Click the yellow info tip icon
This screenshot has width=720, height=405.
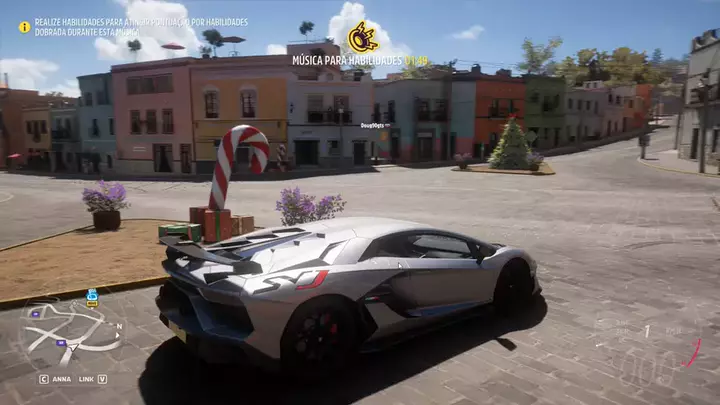pyautogui.click(x=24, y=27)
